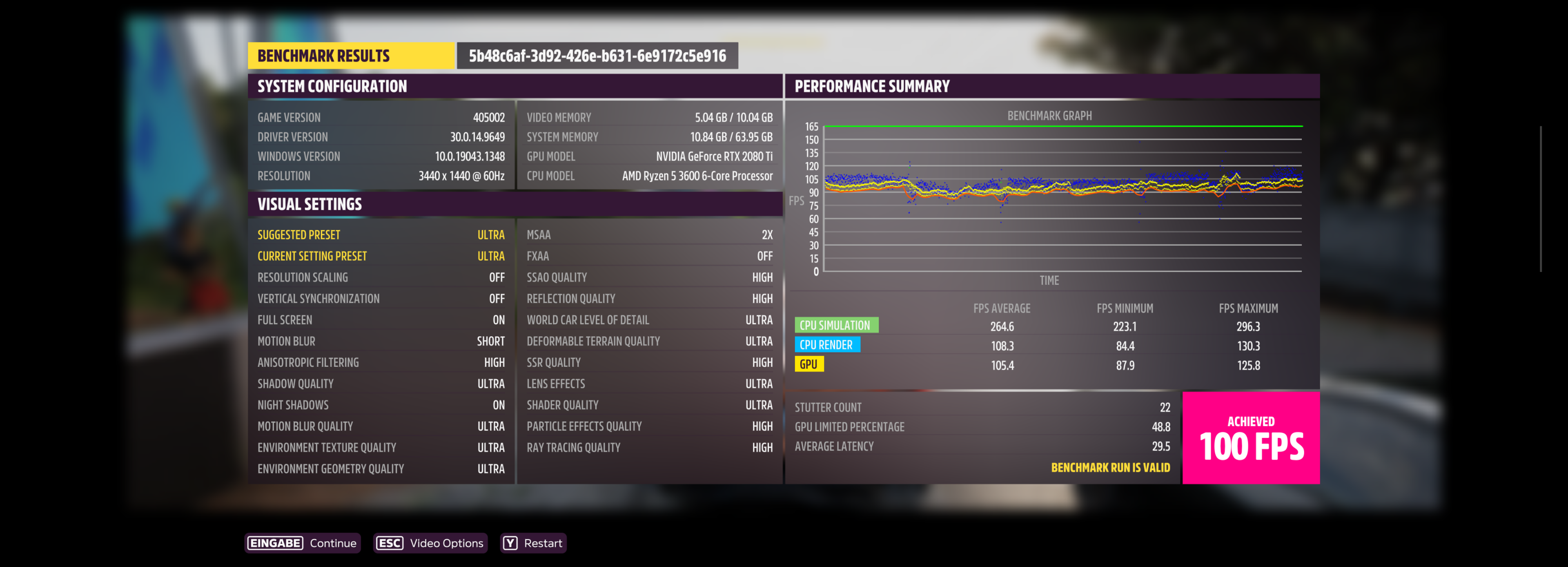Click the ESC key badge before Video Options
This screenshot has height=567, width=1568.
click(x=389, y=542)
